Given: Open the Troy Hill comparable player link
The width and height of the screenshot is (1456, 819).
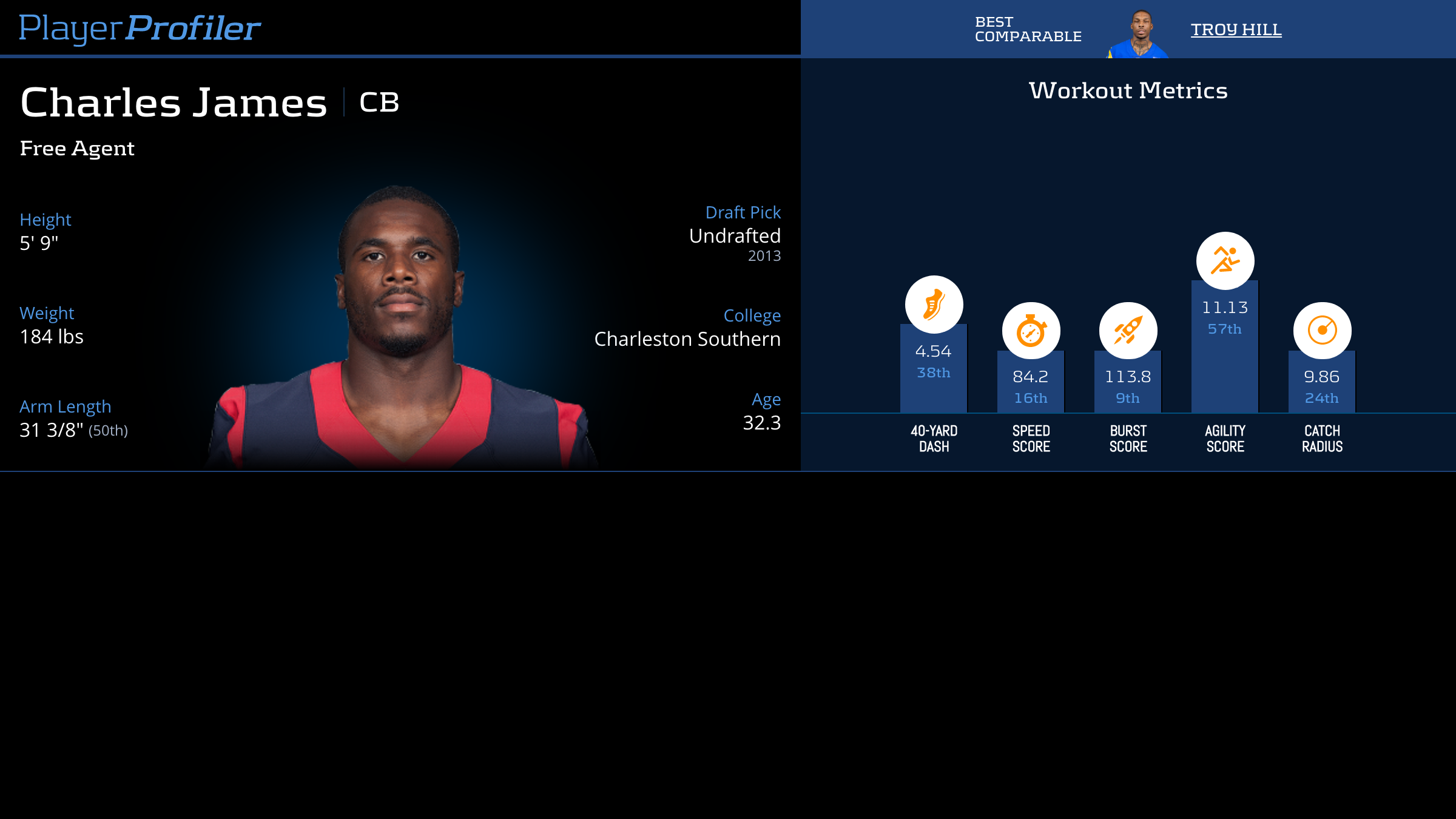Looking at the screenshot, I should coord(1236,29).
